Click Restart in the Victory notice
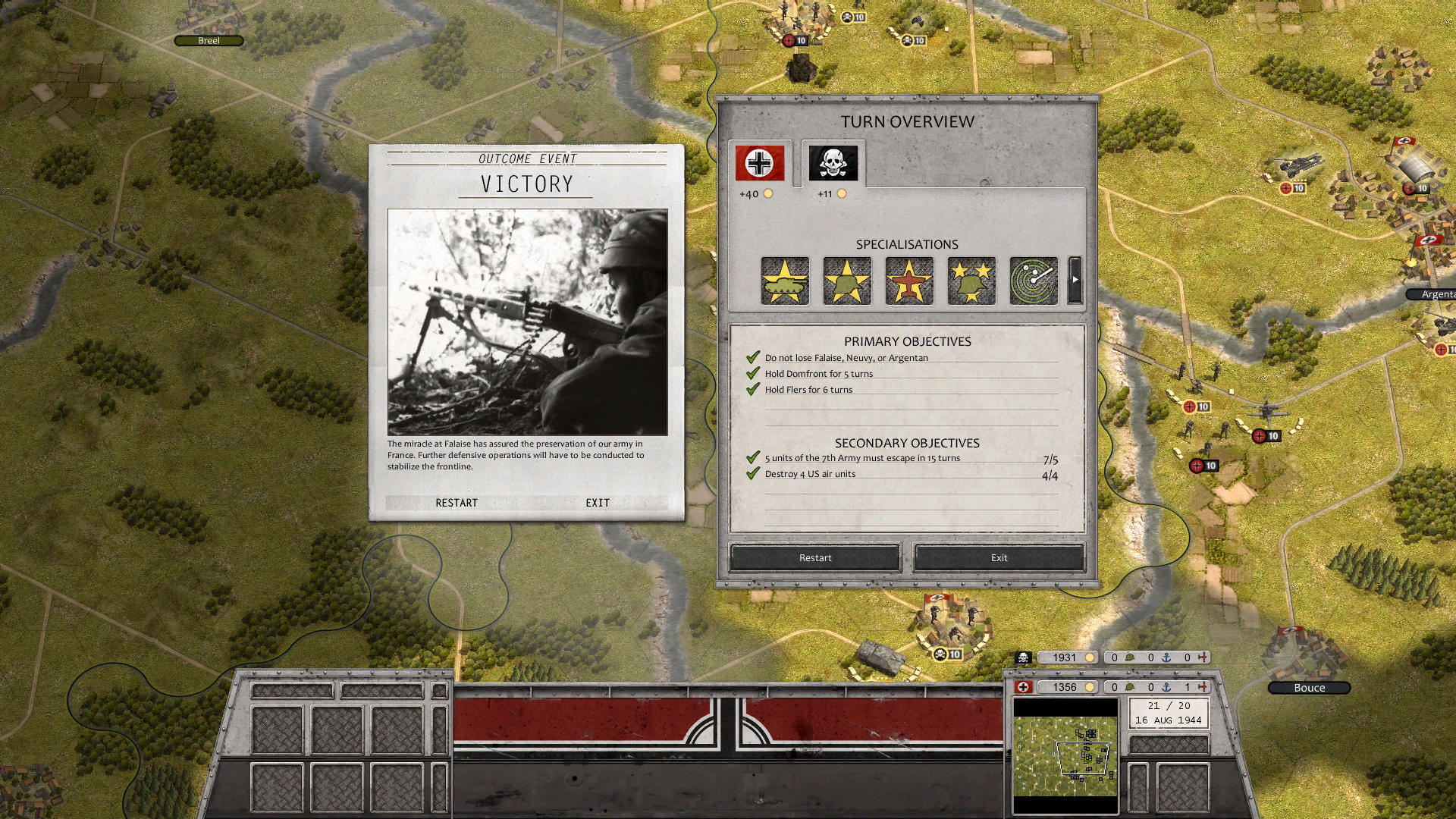This screenshot has width=1456, height=819. coord(457,502)
